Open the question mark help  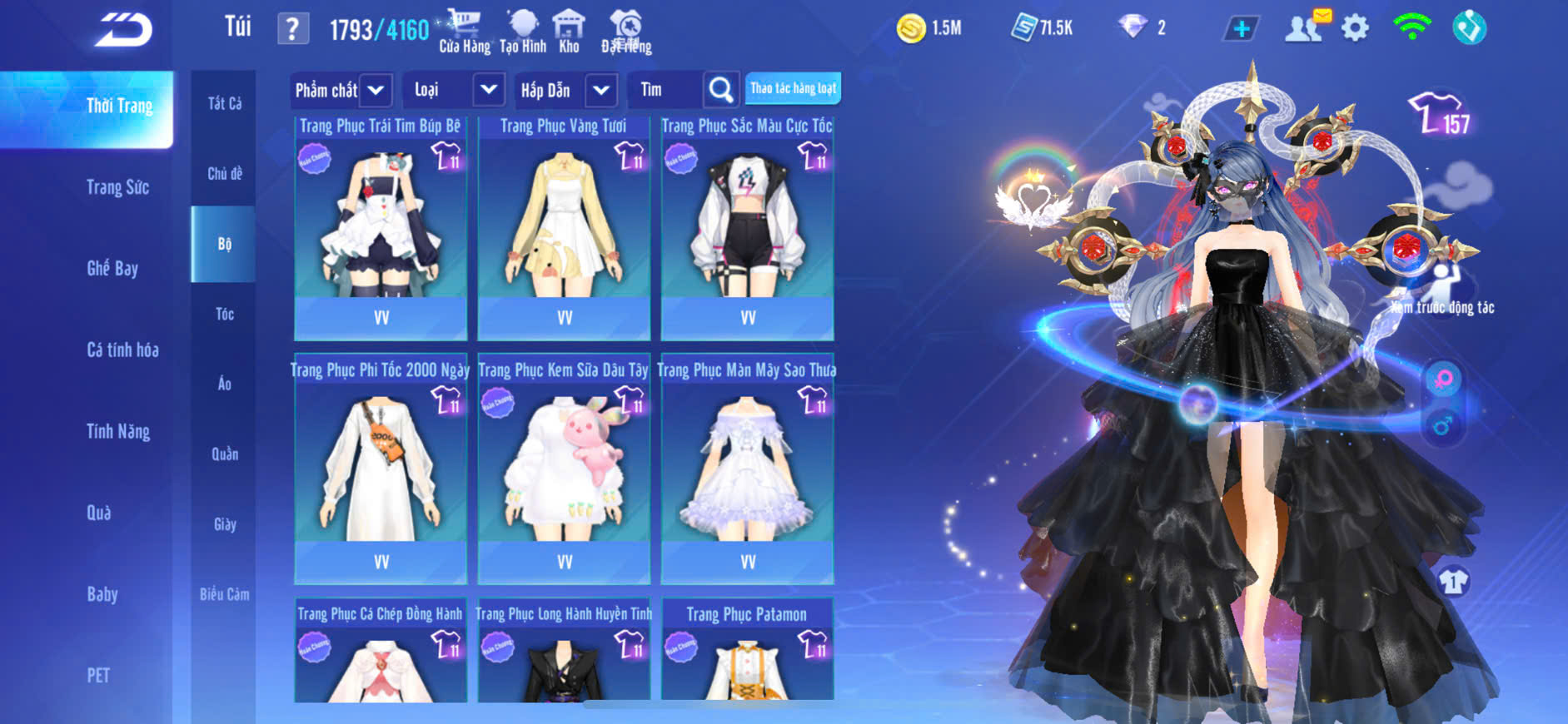(292, 30)
